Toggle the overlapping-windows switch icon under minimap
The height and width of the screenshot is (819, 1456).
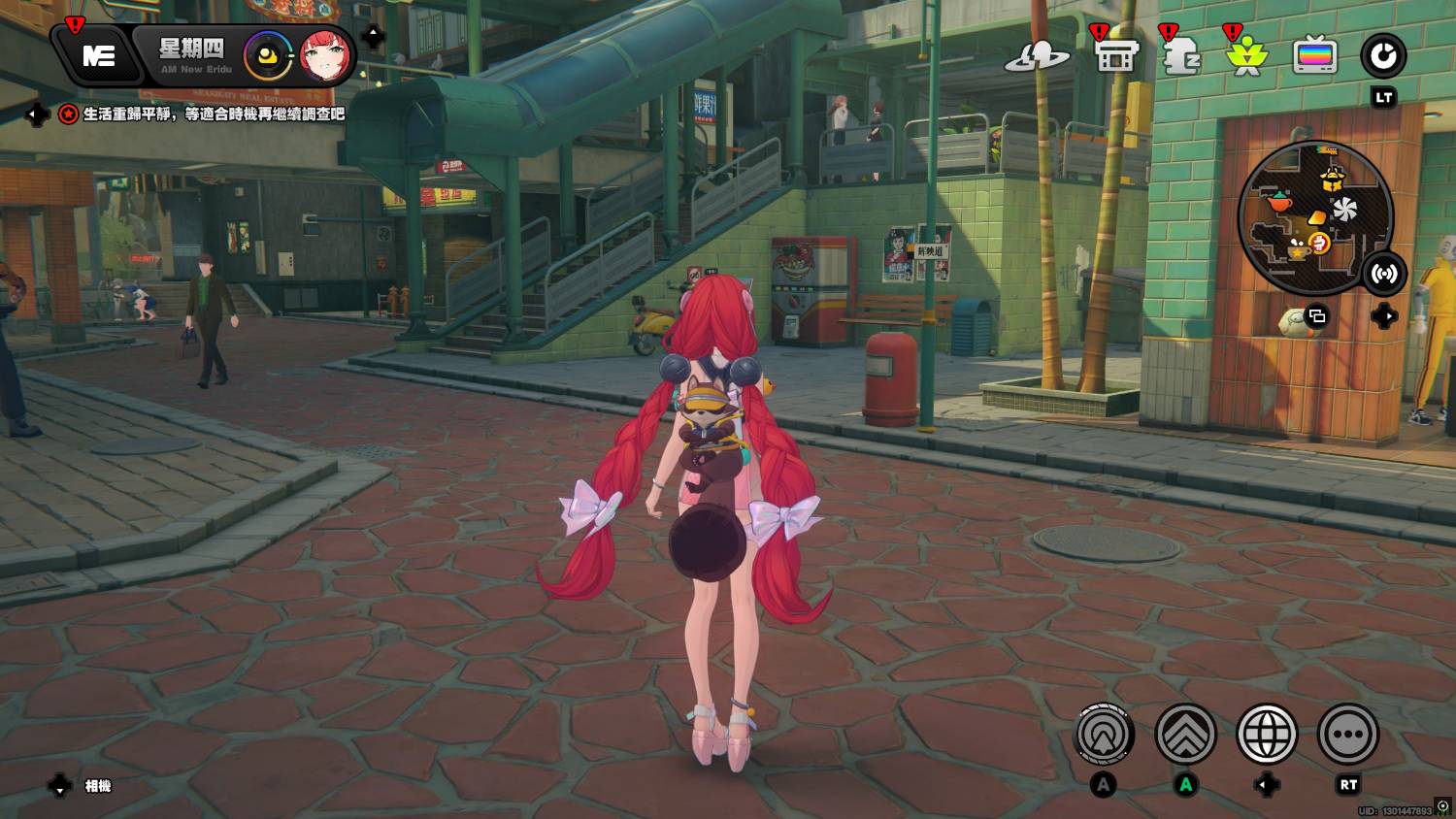click(x=1317, y=316)
